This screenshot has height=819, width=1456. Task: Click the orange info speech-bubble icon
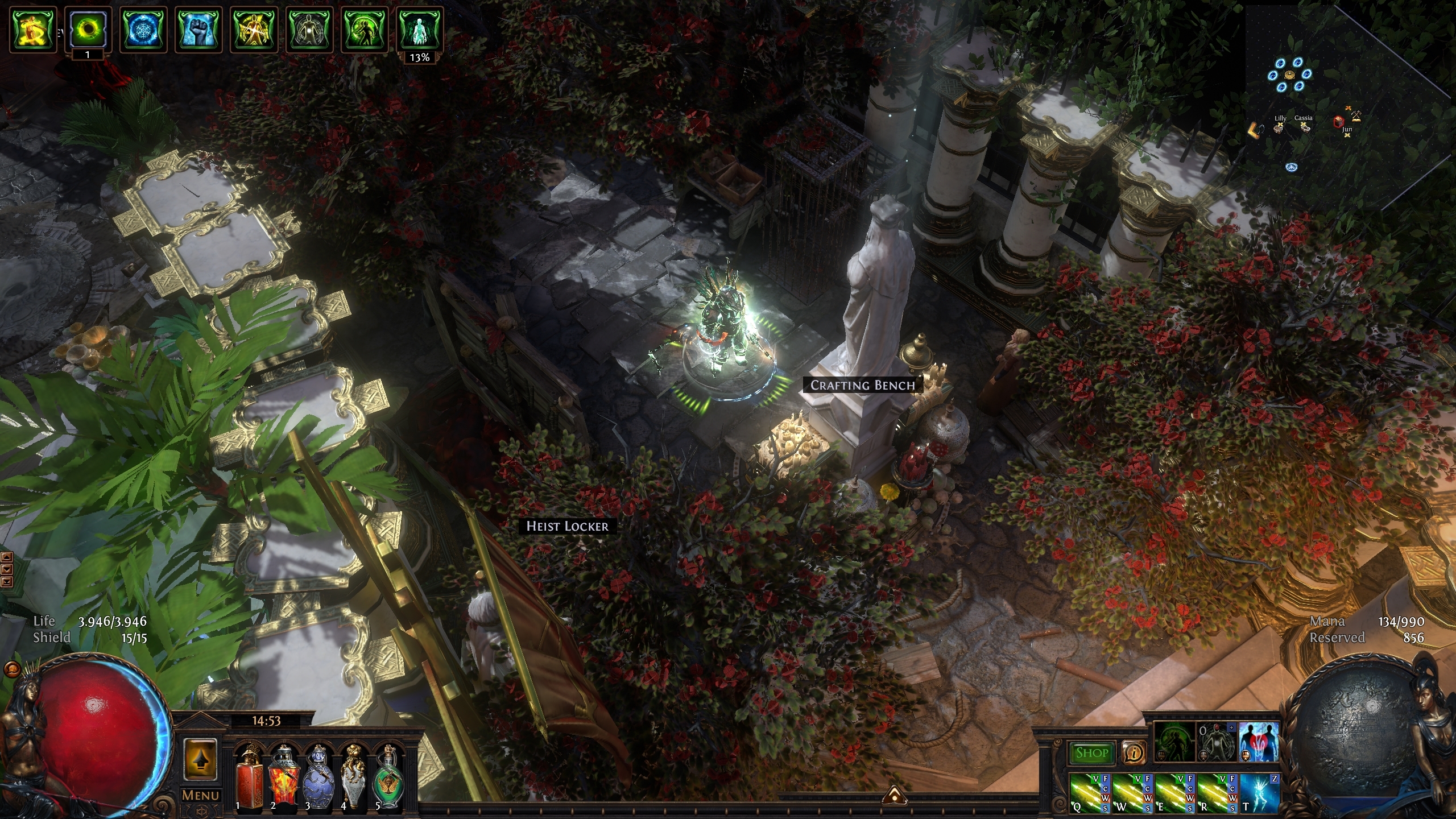(1134, 753)
